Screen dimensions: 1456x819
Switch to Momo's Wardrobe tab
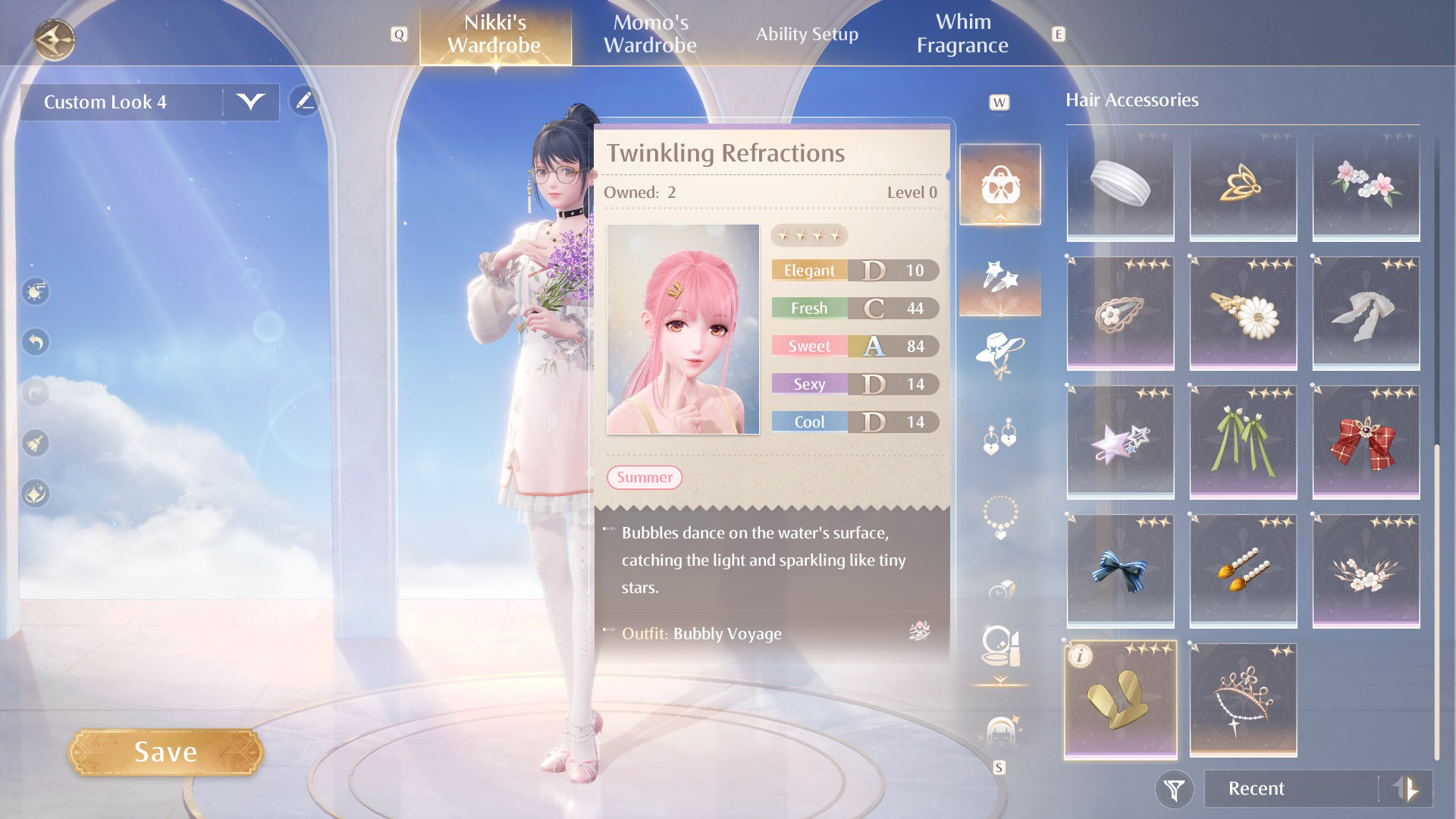pos(650,34)
